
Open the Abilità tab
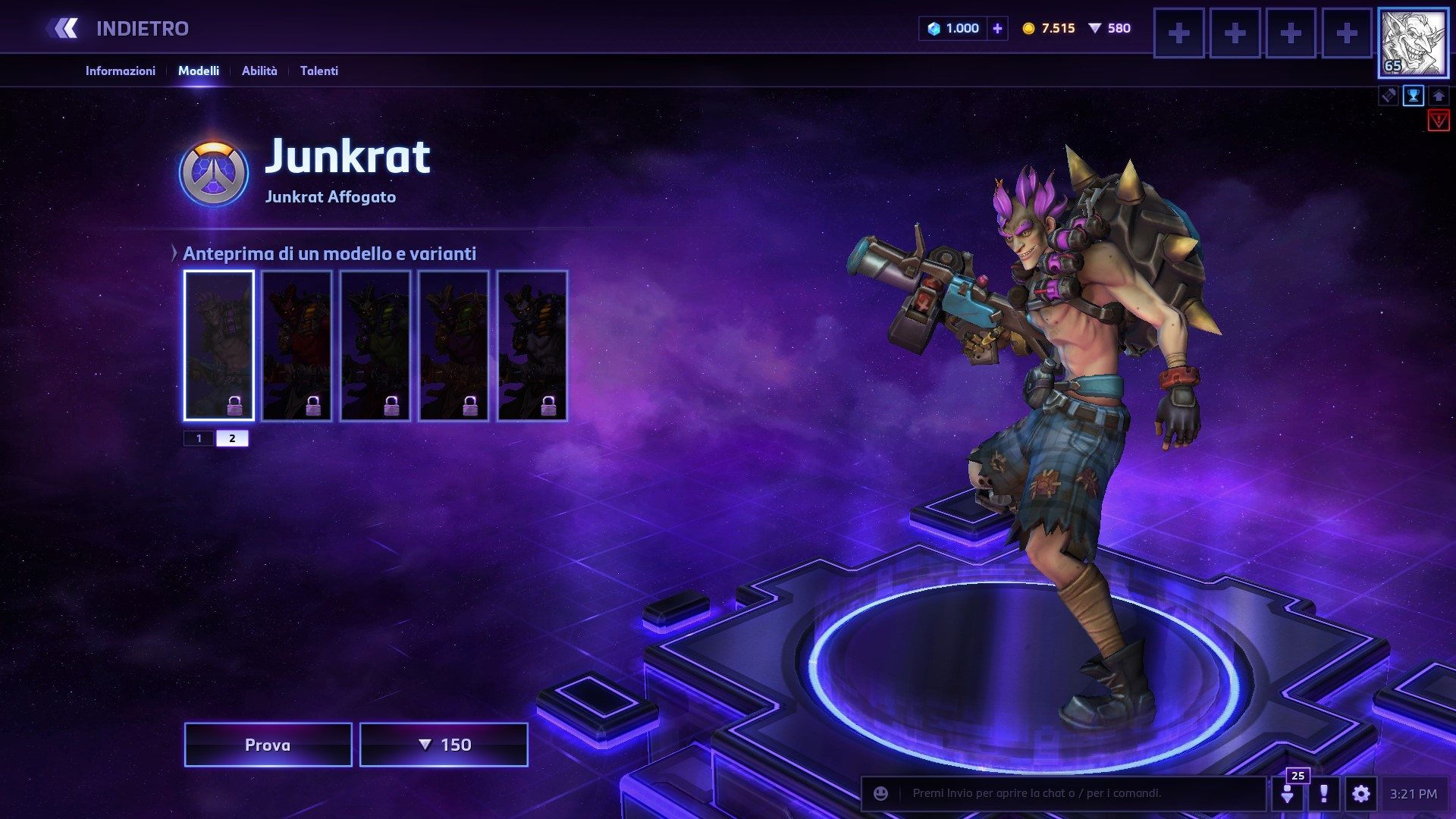259,71
